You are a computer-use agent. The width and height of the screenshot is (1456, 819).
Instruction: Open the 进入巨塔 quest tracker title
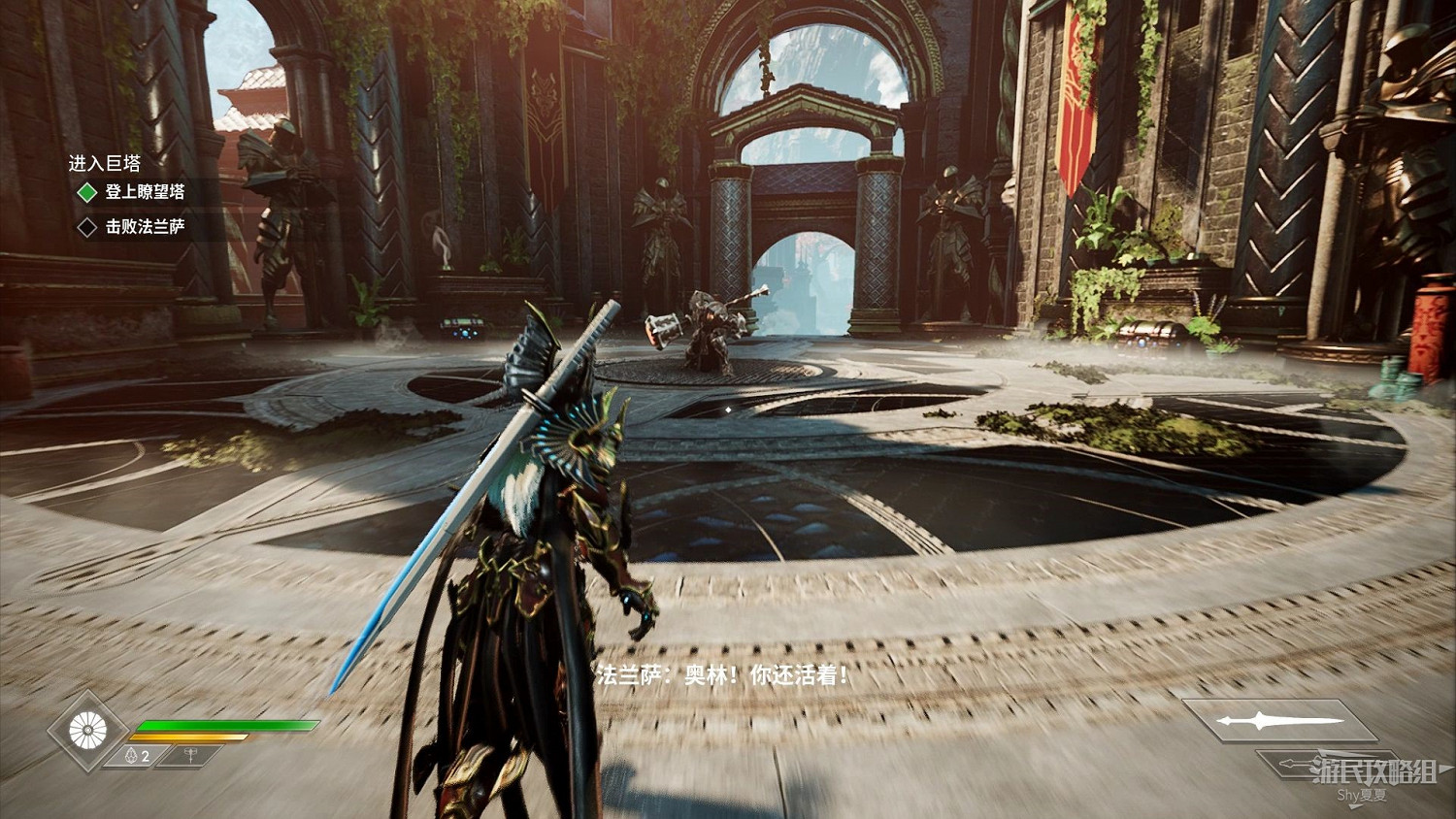pos(105,163)
